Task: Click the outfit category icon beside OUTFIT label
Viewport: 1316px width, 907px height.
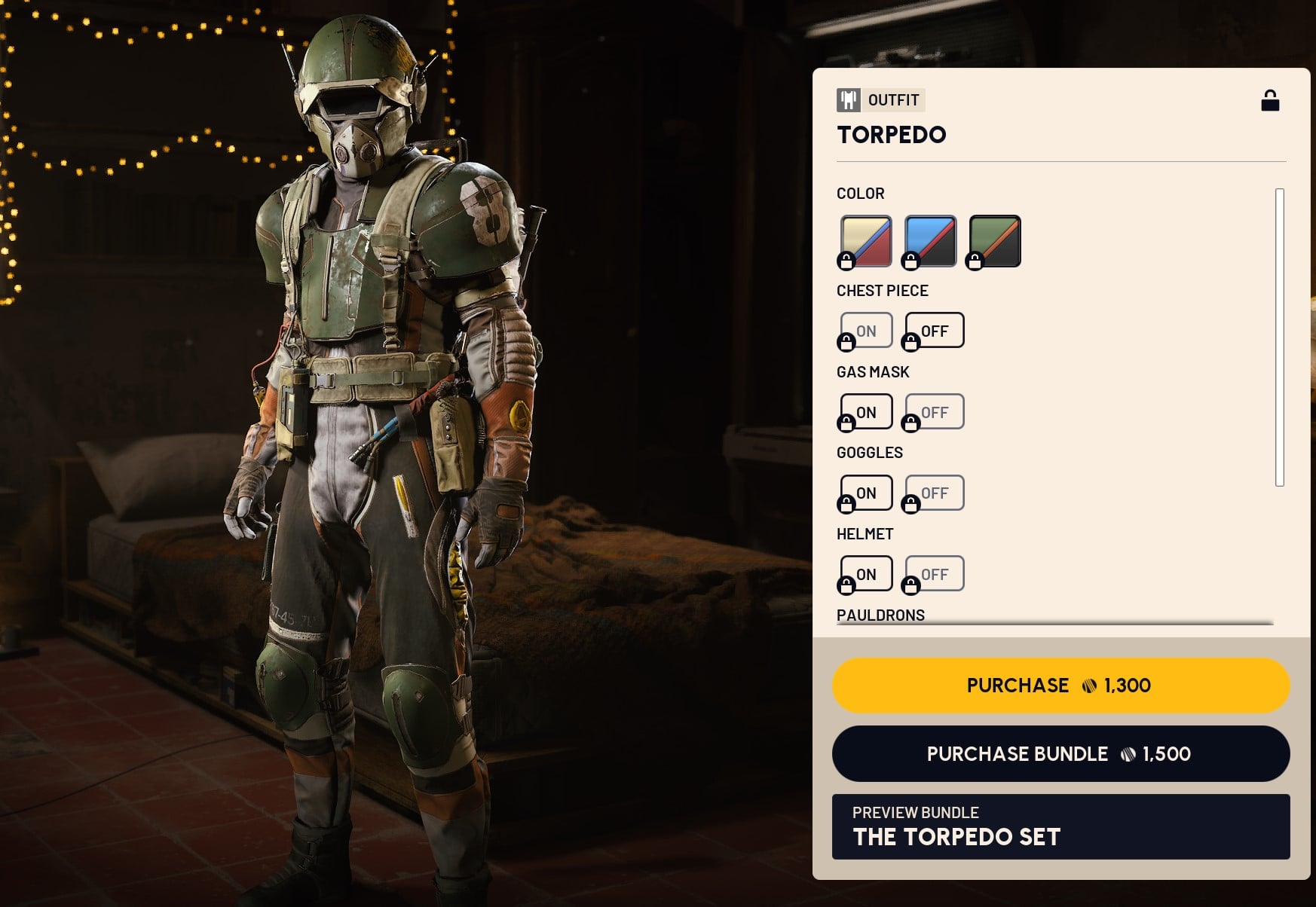Action: pyautogui.click(x=848, y=100)
